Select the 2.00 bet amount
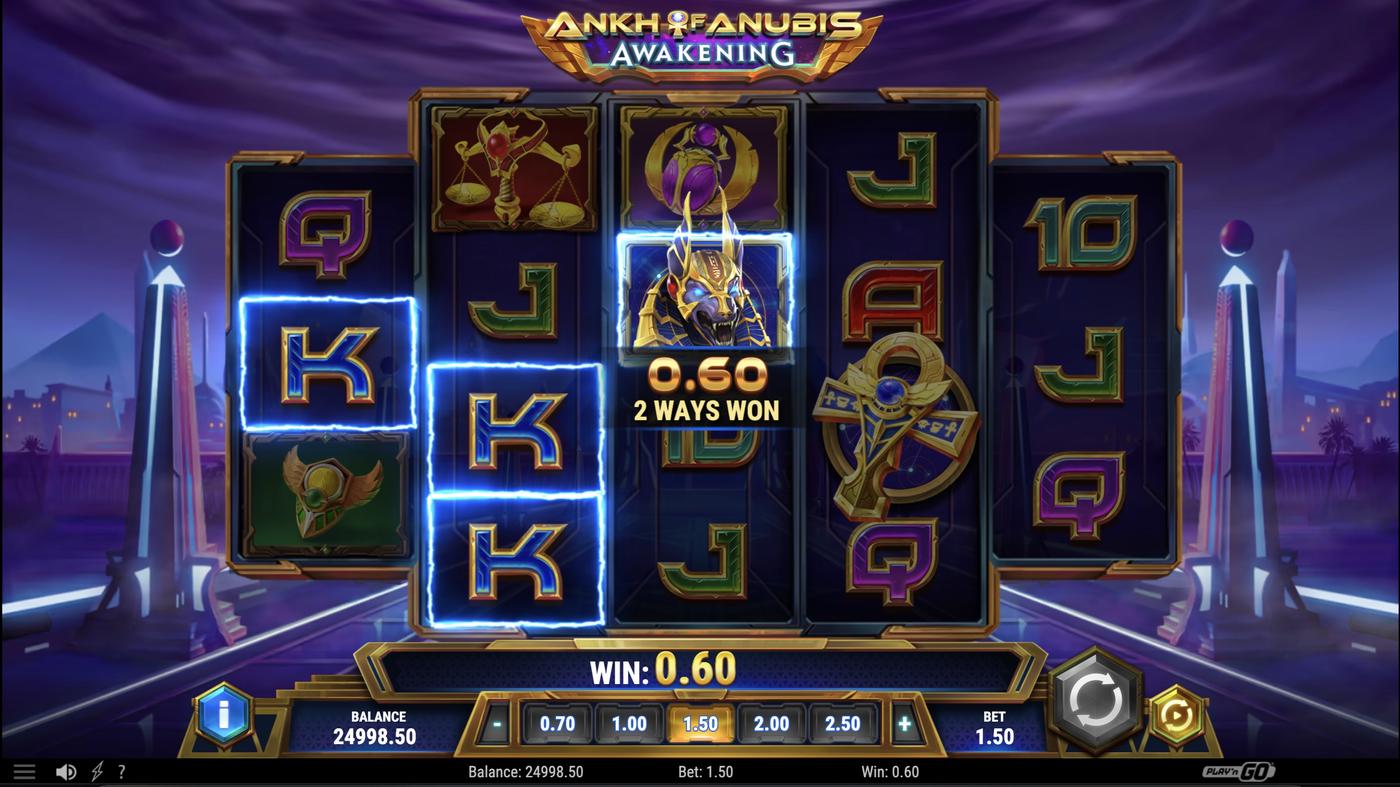 [771, 722]
